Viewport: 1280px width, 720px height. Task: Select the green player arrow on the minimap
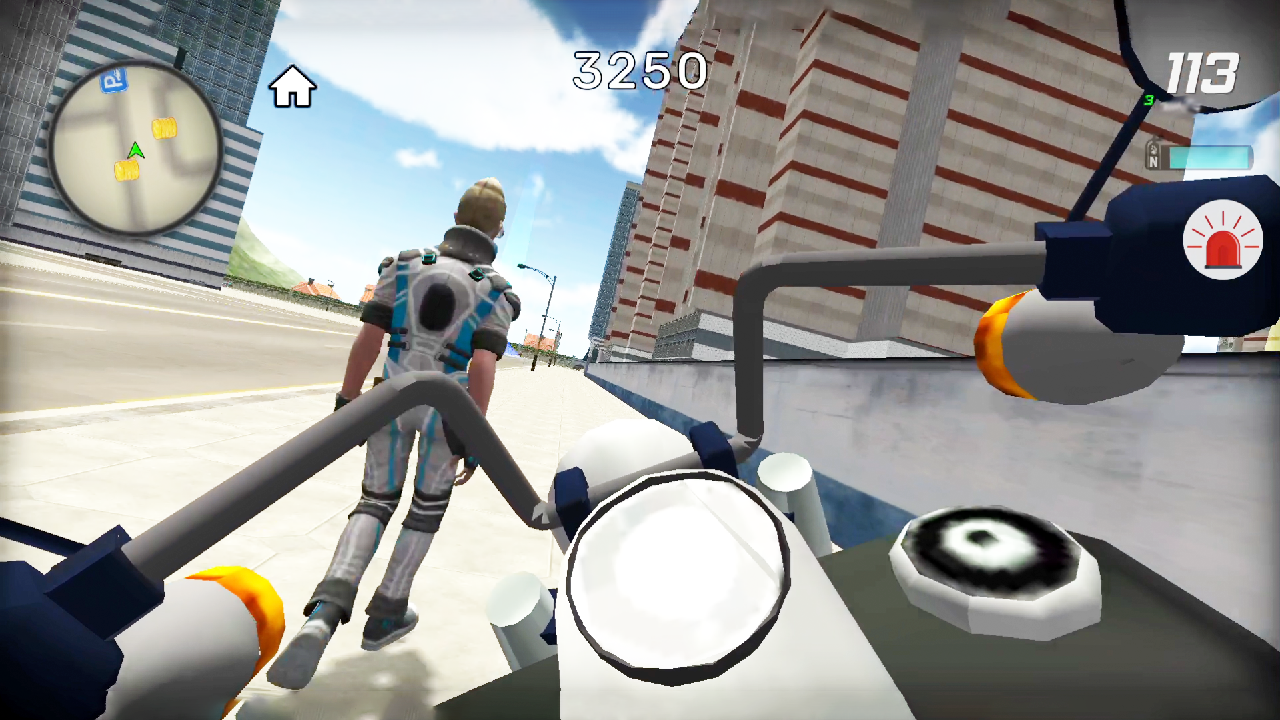pos(136,150)
